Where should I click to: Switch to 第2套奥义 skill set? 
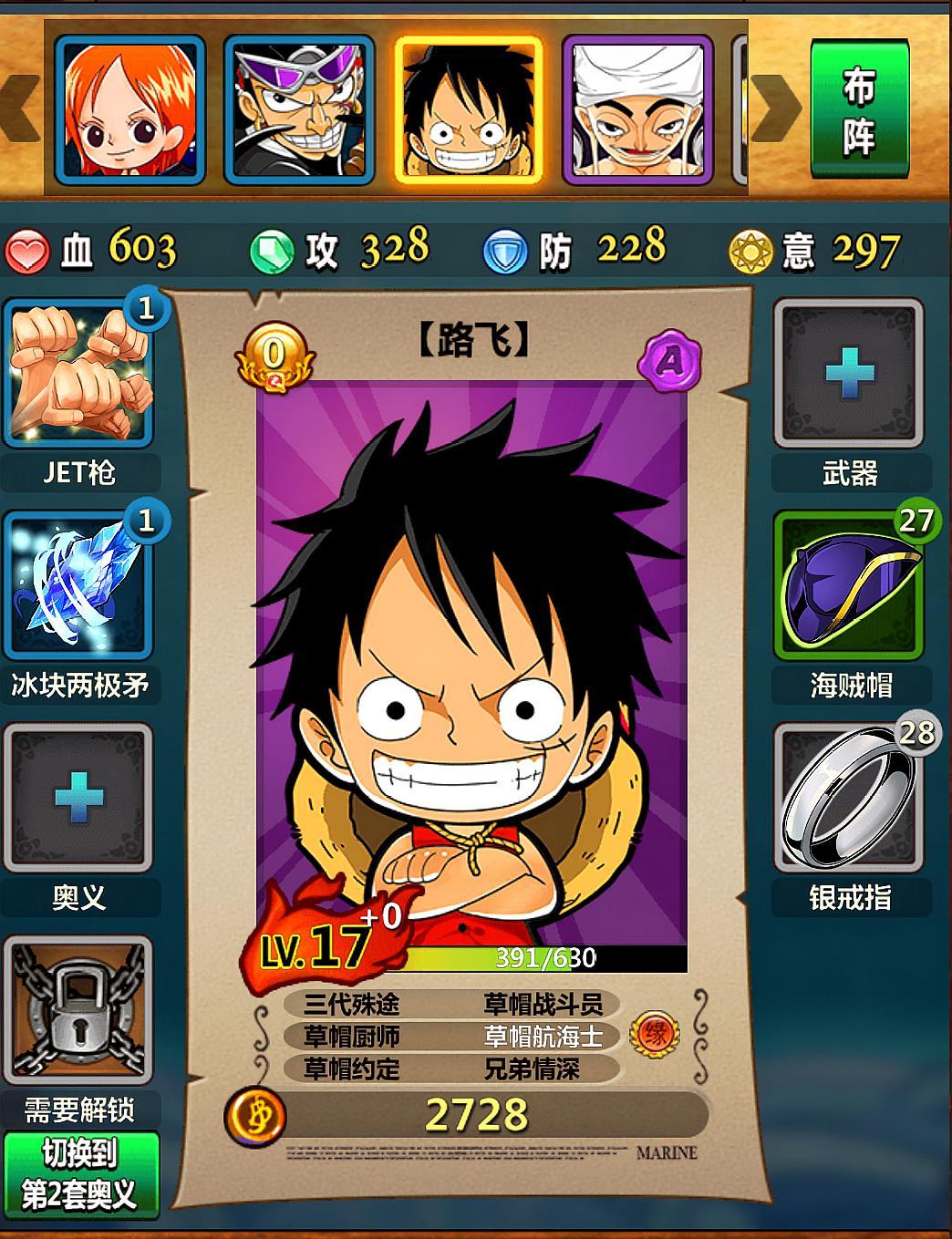(80, 1175)
